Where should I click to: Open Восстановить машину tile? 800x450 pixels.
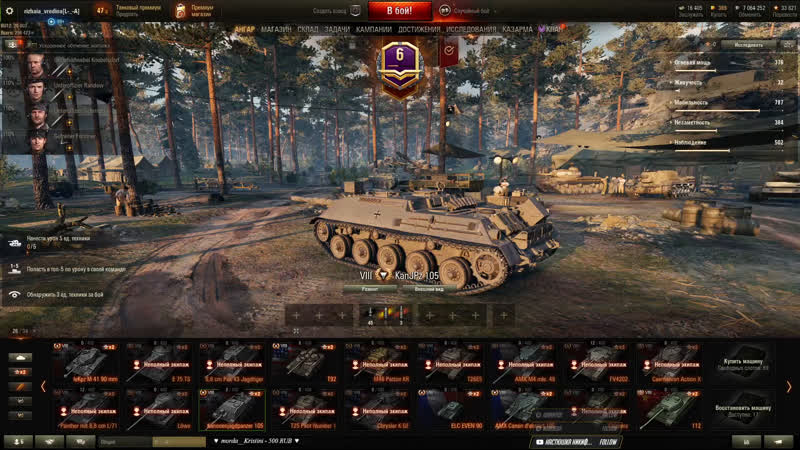click(x=743, y=407)
